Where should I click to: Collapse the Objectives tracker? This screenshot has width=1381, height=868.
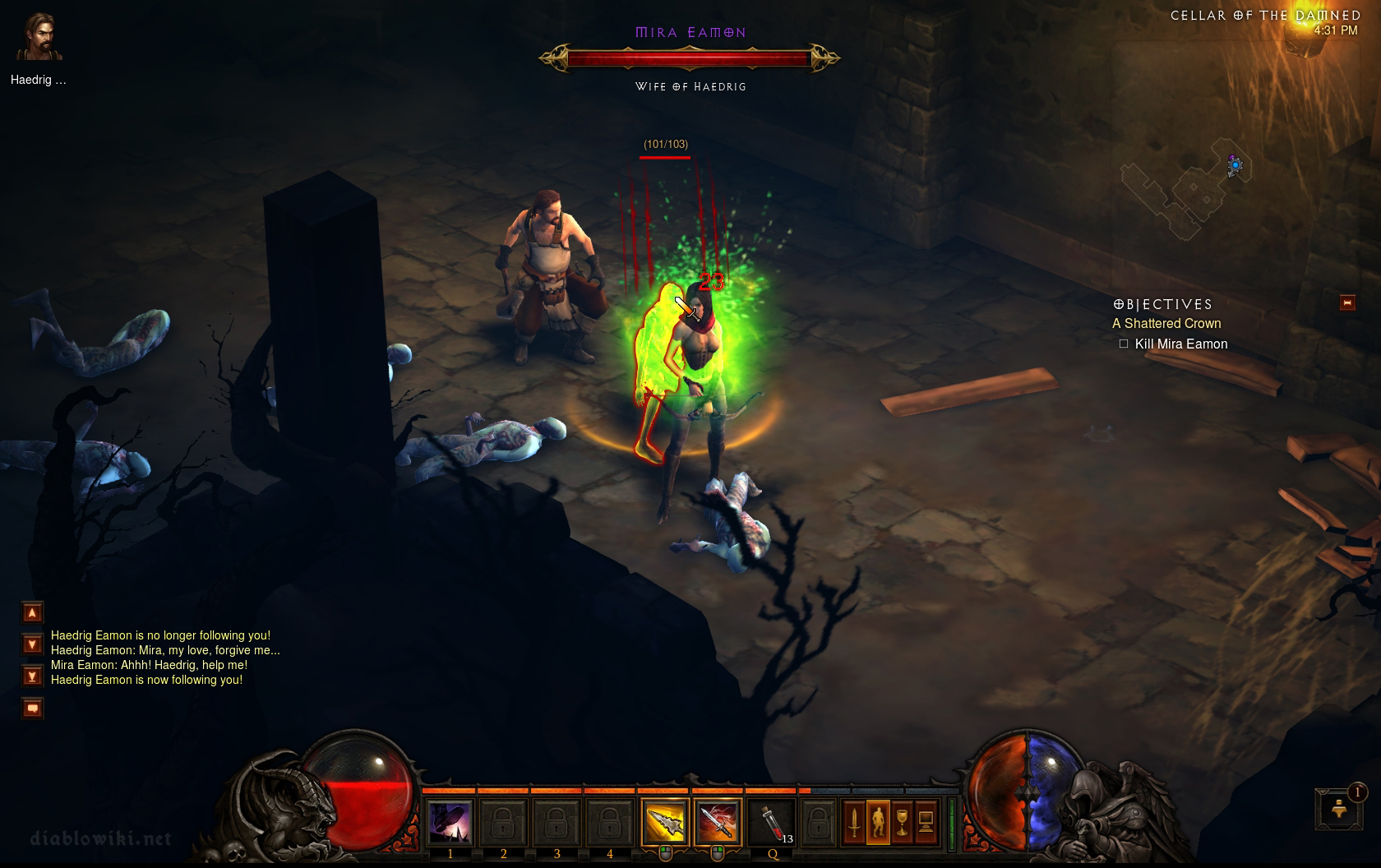[x=1346, y=303]
